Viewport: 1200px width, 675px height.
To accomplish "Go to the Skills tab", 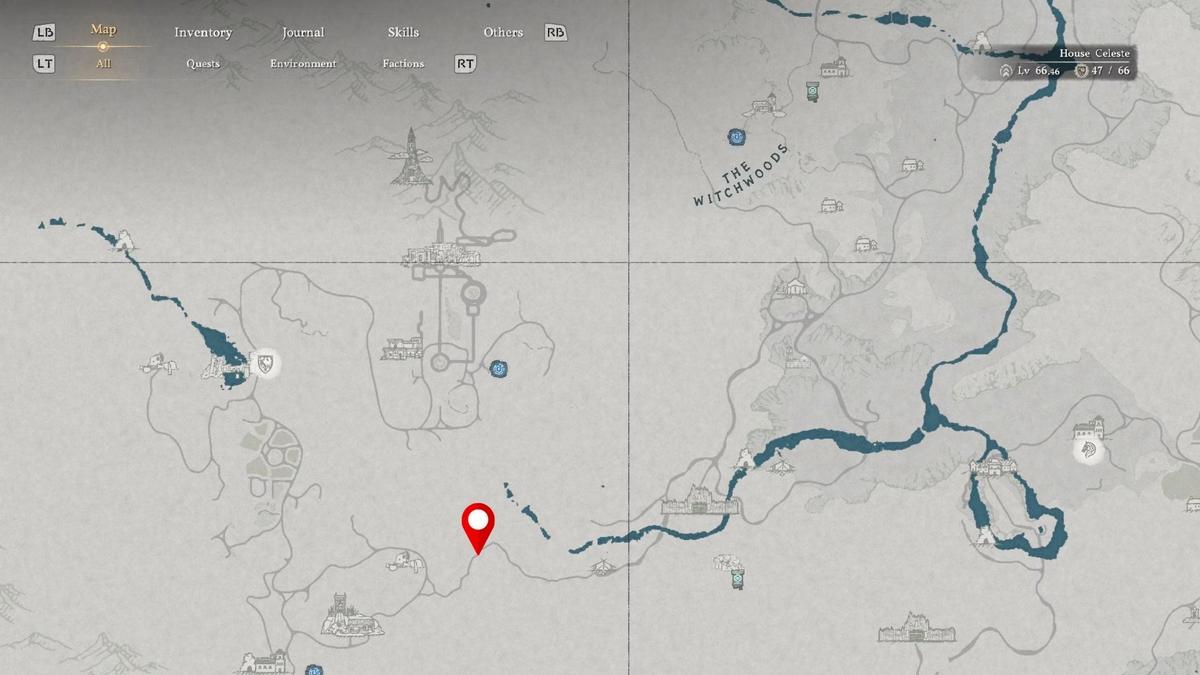I will (403, 32).
